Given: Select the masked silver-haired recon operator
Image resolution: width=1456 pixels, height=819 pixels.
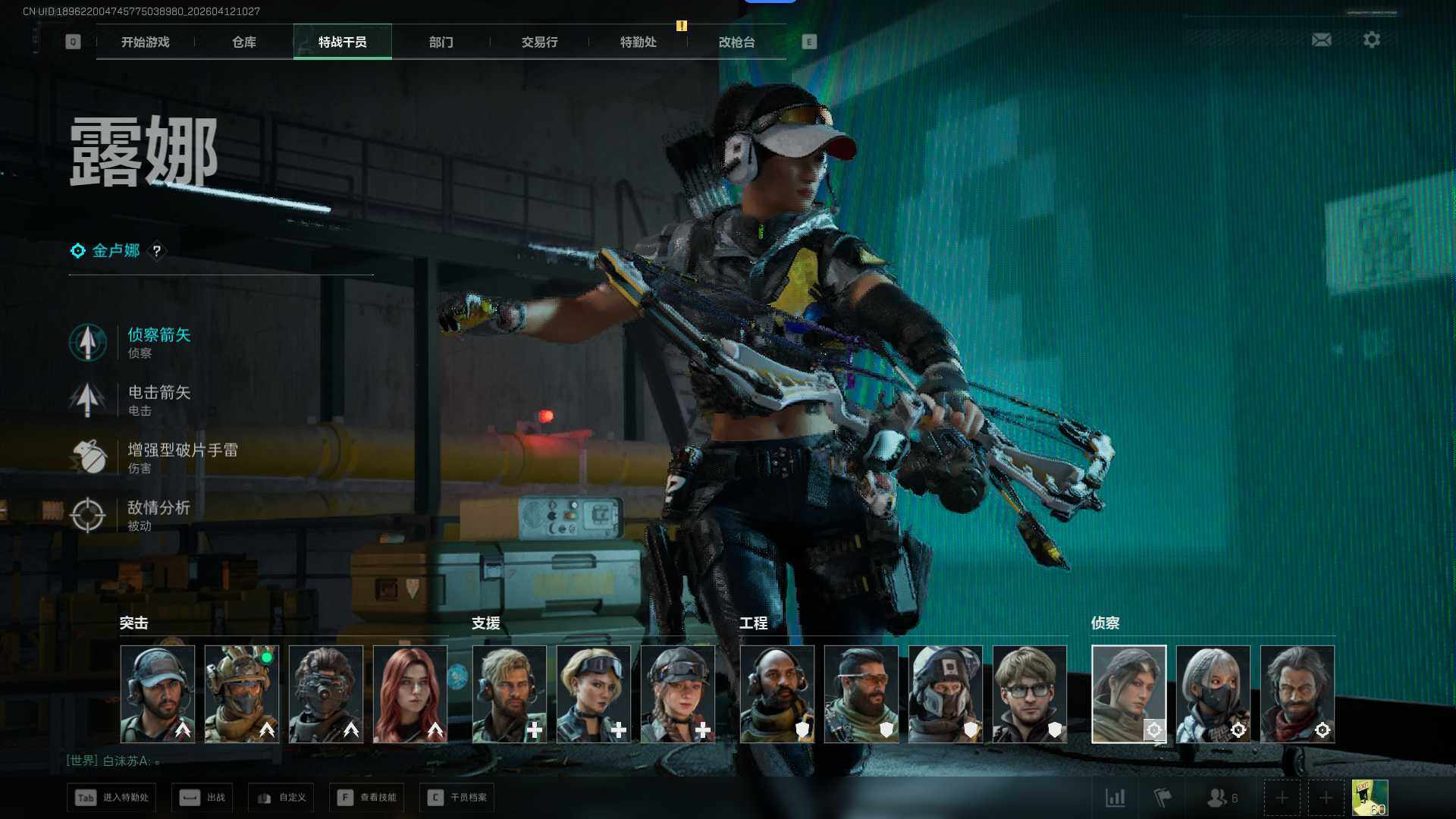Looking at the screenshot, I should [1213, 693].
